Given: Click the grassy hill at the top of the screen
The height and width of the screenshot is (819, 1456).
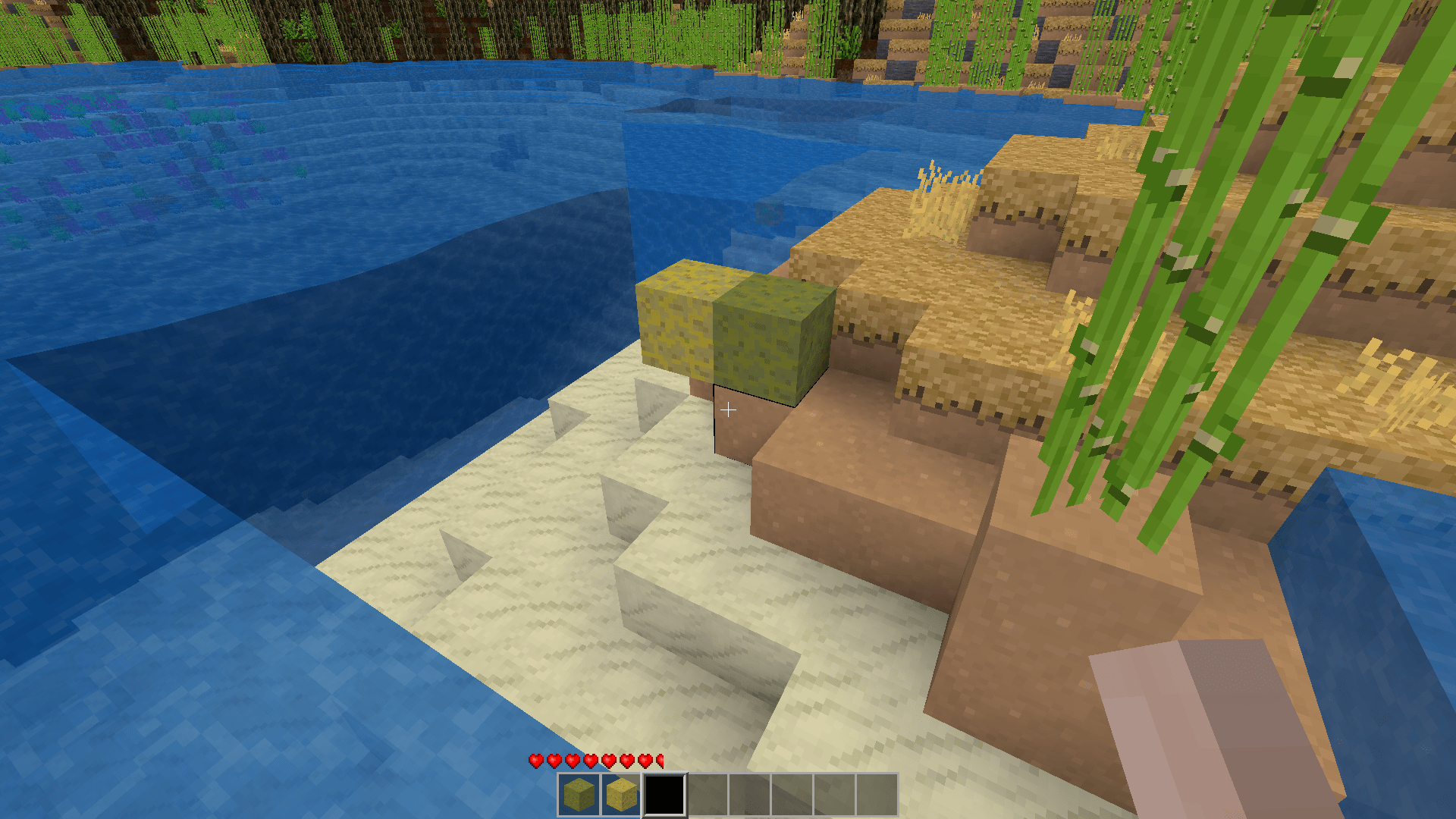Looking at the screenshot, I should [379, 30].
